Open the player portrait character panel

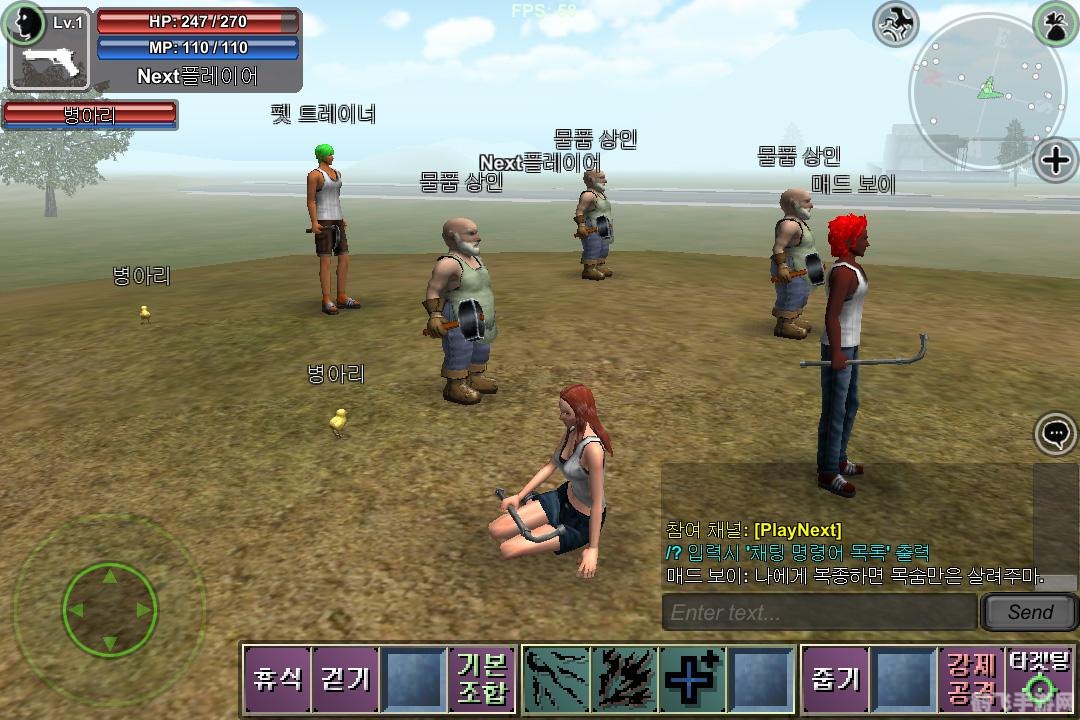click(24, 24)
